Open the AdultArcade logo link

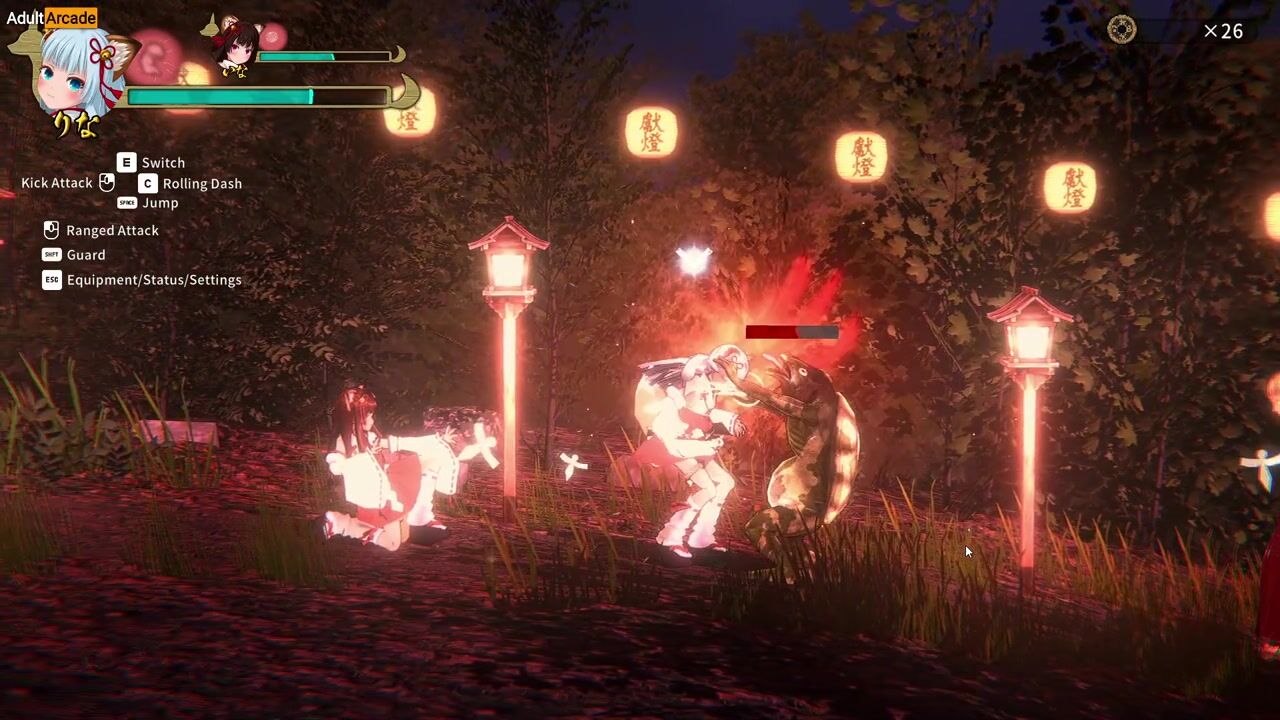[52, 17]
